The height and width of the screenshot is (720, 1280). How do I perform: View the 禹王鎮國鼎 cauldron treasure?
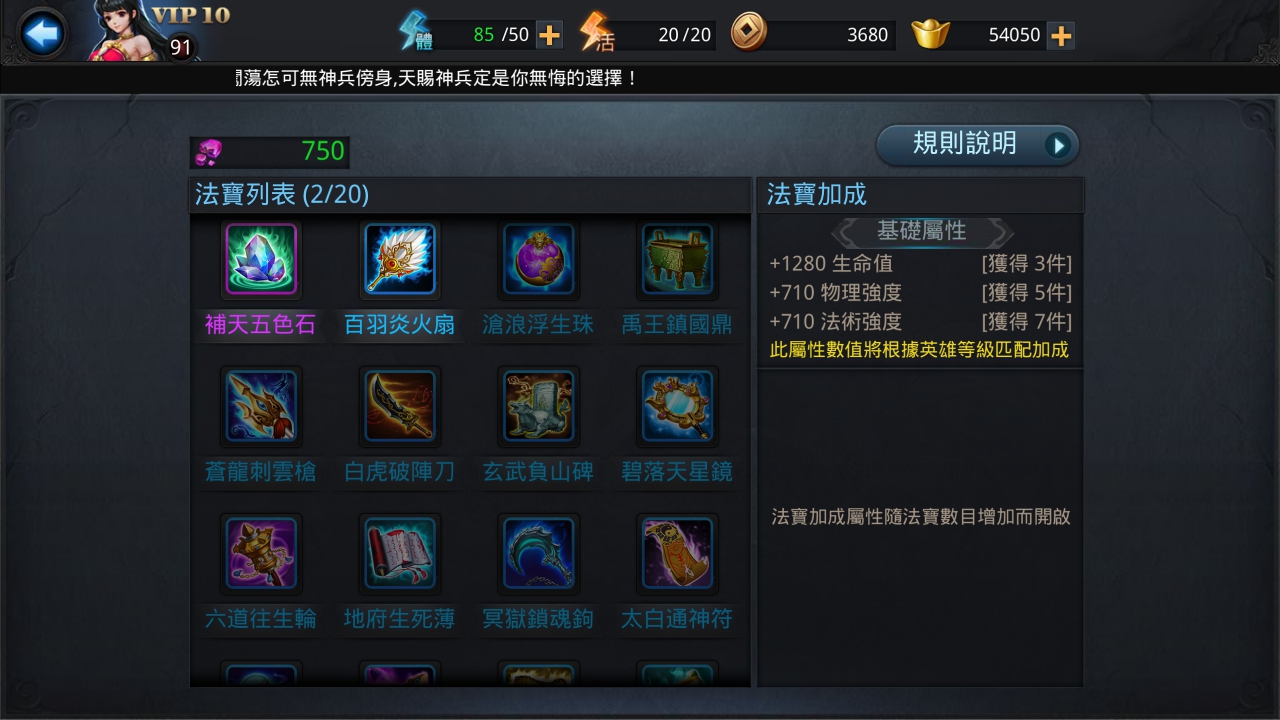tap(677, 260)
